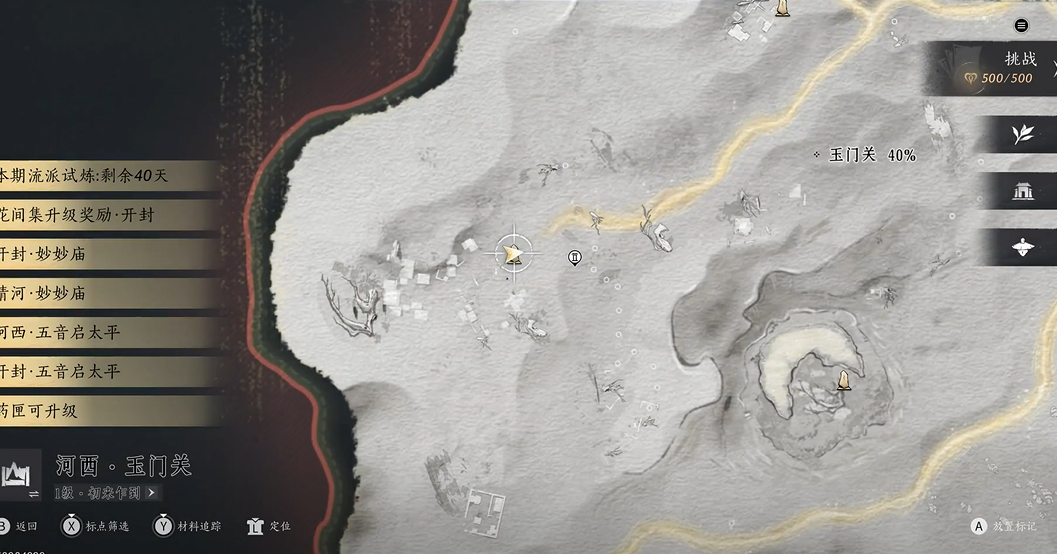Expand the 1级·初来乍到 exploration level

(x=106, y=492)
